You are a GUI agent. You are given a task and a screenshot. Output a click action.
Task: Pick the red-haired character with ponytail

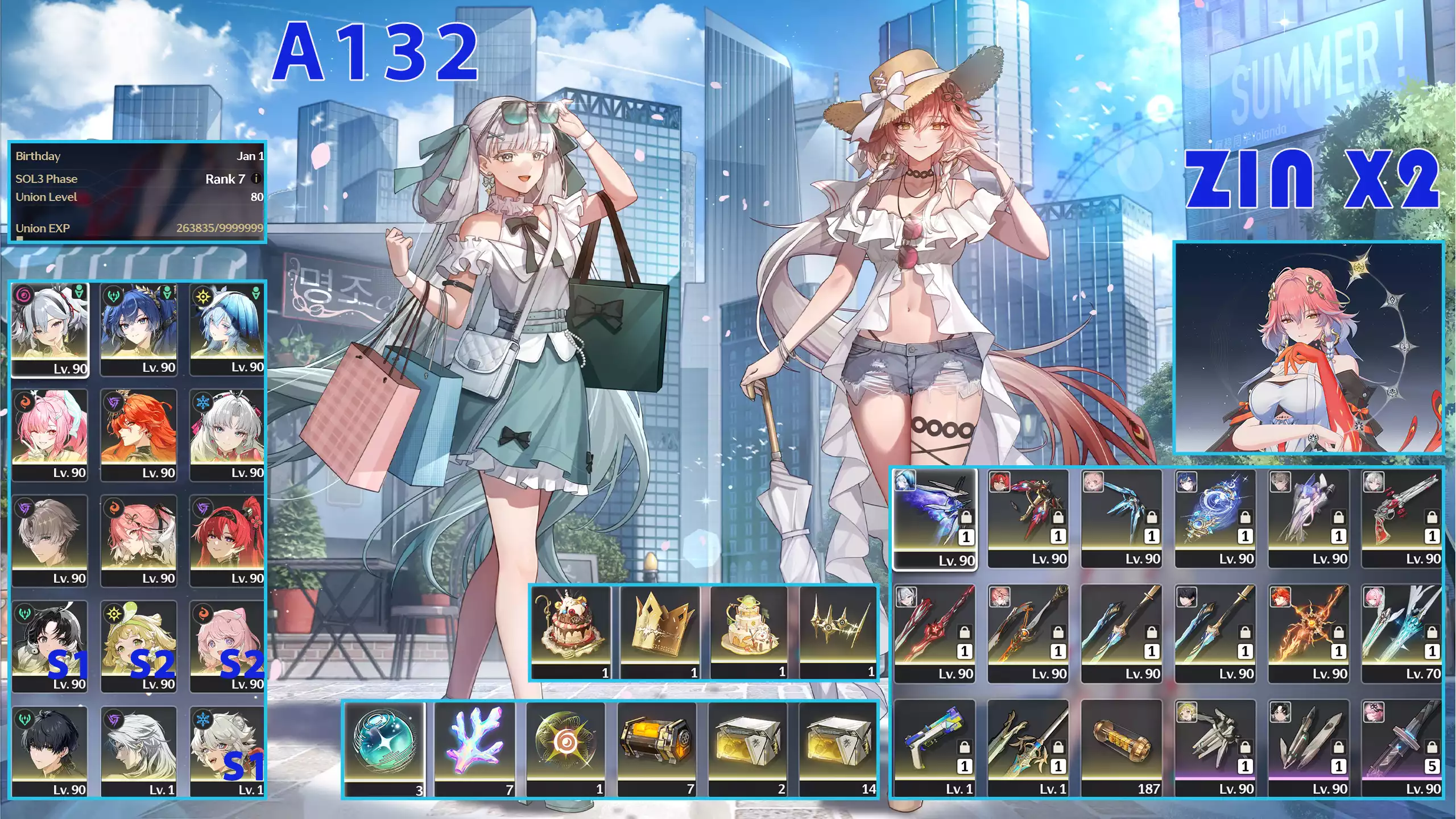227,540
